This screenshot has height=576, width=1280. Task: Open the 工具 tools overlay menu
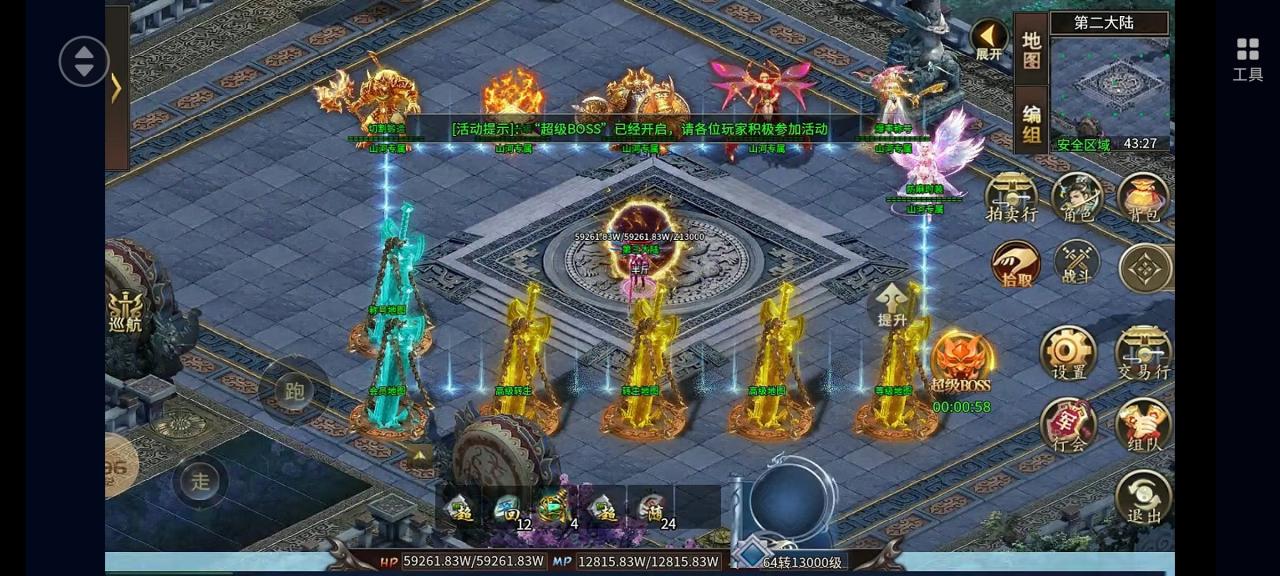click(1247, 58)
